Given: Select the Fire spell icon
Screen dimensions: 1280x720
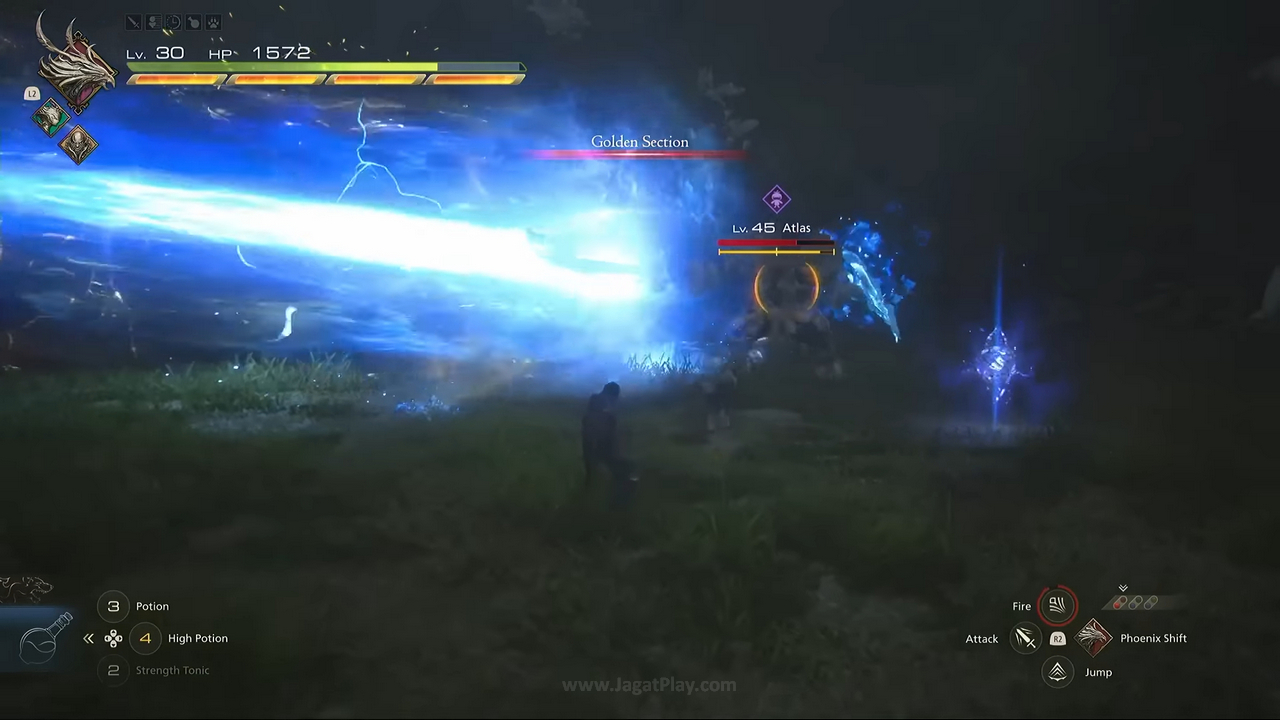Looking at the screenshot, I should click(x=1056, y=605).
